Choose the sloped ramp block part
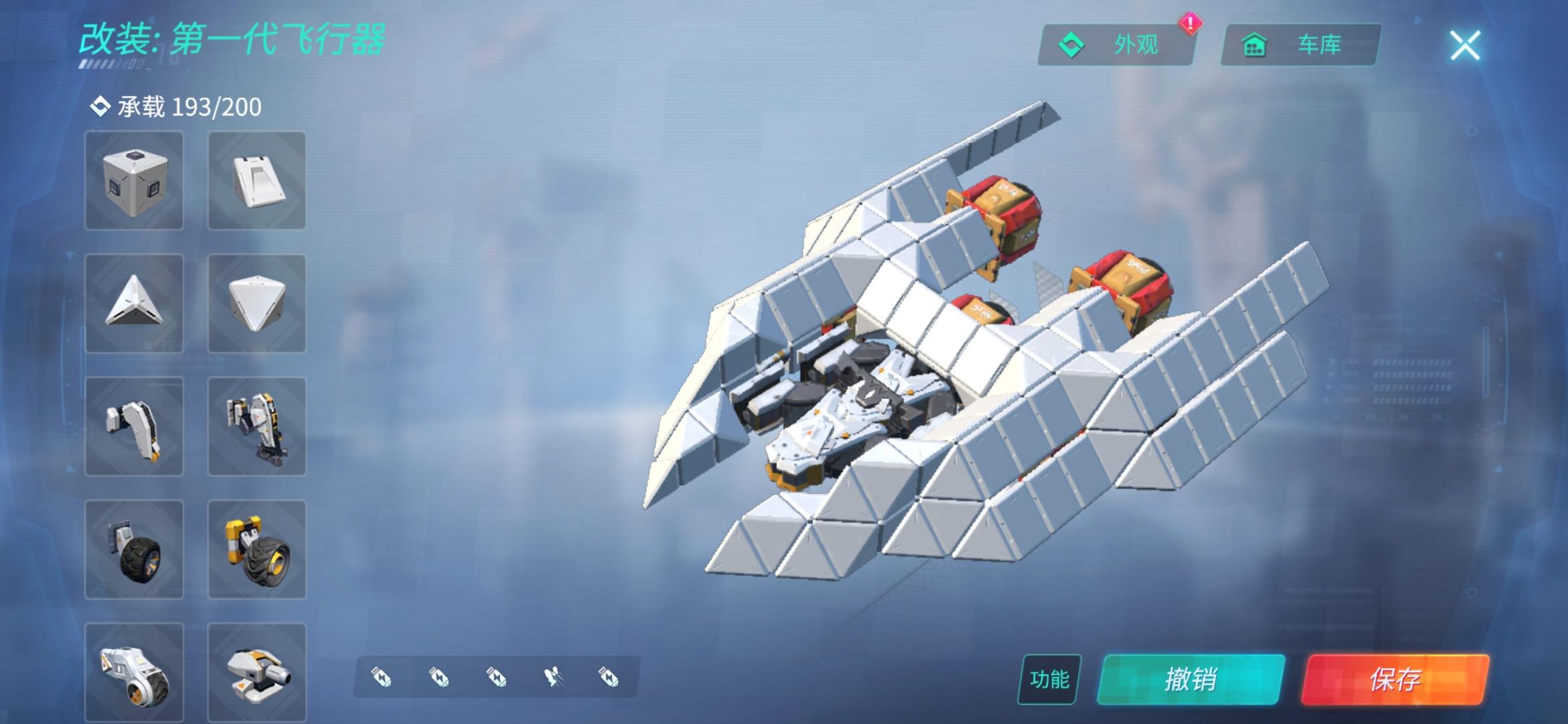1568x724 pixels. pyautogui.click(x=257, y=180)
